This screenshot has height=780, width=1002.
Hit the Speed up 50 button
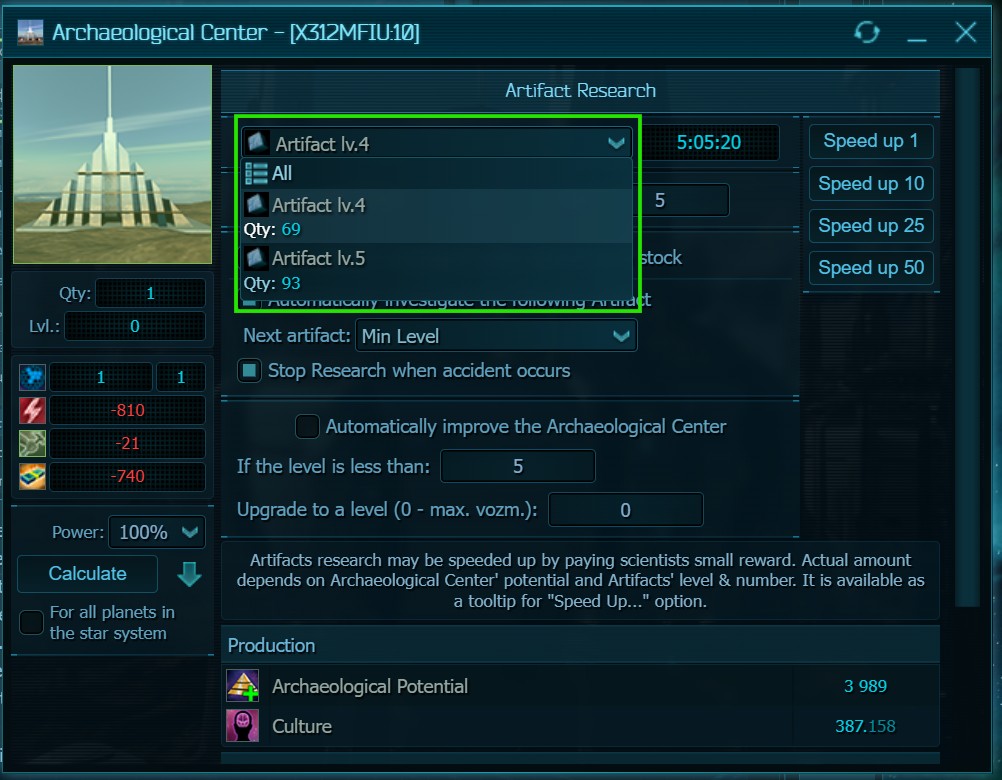click(x=870, y=268)
